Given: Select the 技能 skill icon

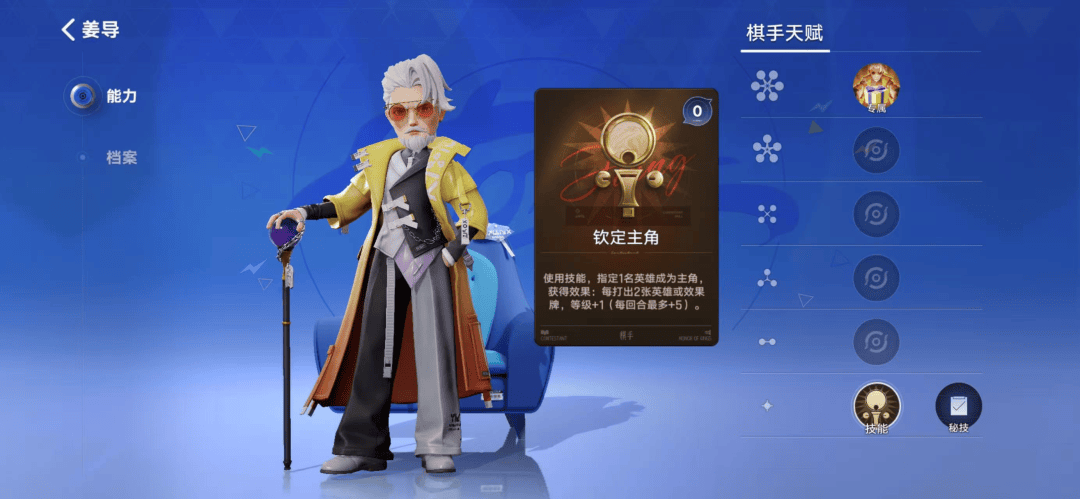Looking at the screenshot, I should [876, 406].
